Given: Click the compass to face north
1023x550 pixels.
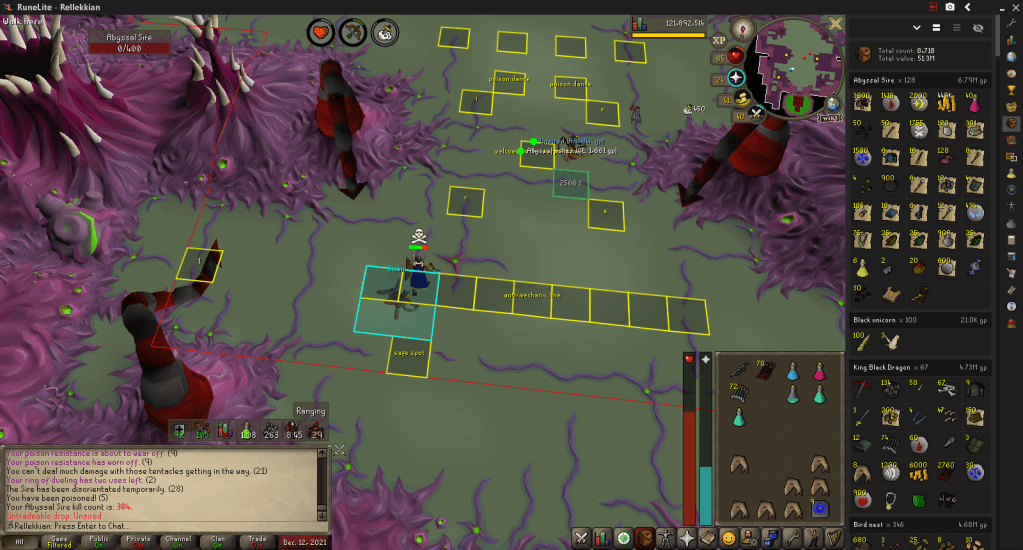Looking at the screenshot, I should 742,27.
